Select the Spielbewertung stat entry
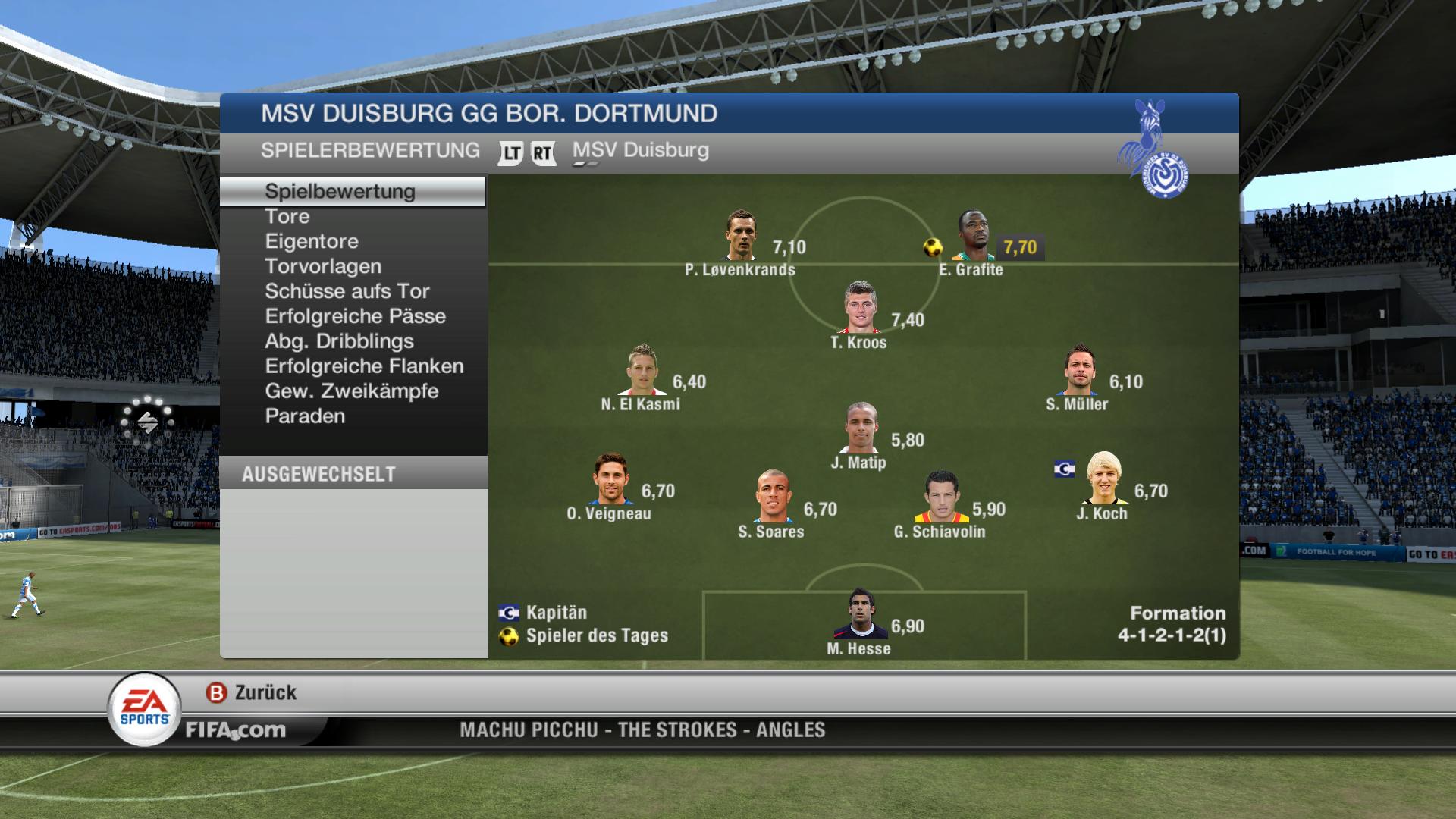Viewport: 1456px width, 819px height. click(x=340, y=191)
